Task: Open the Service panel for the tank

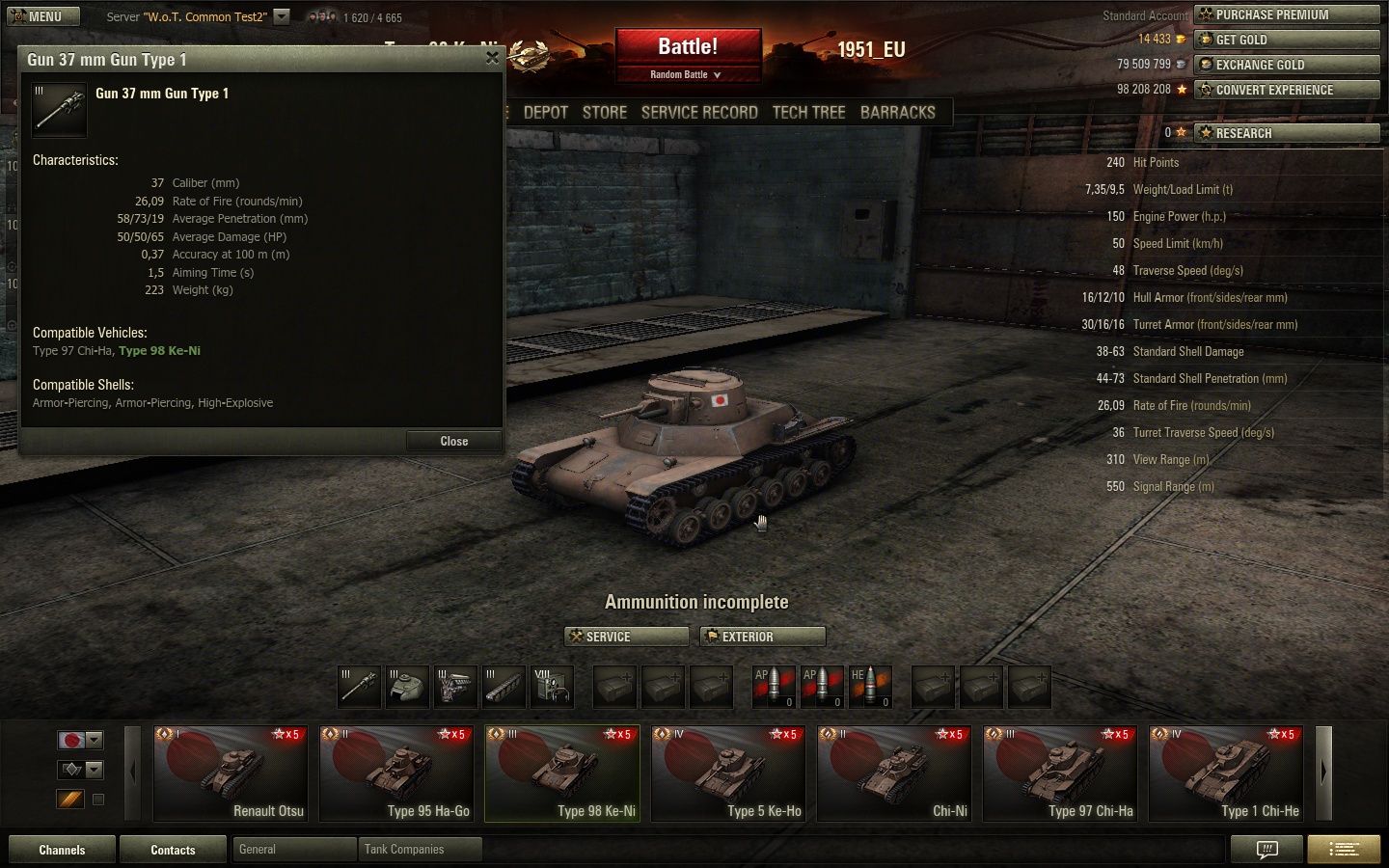Action: (x=626, y=637)
